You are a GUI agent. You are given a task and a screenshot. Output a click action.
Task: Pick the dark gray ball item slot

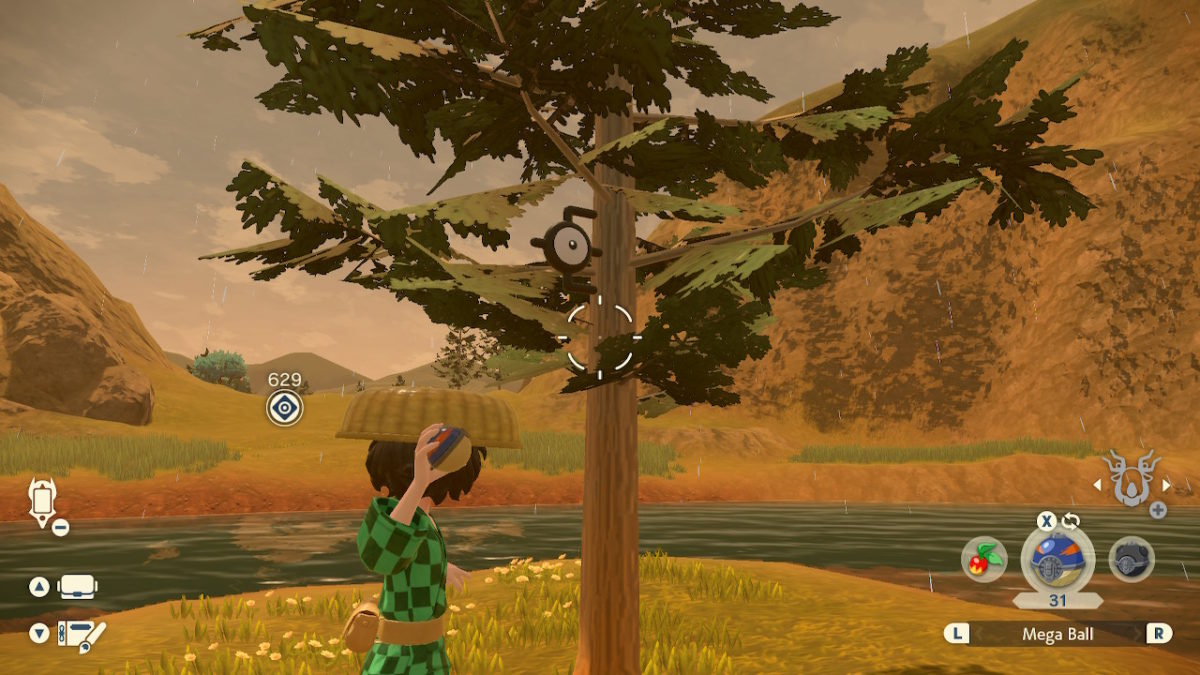point(1131,559)
